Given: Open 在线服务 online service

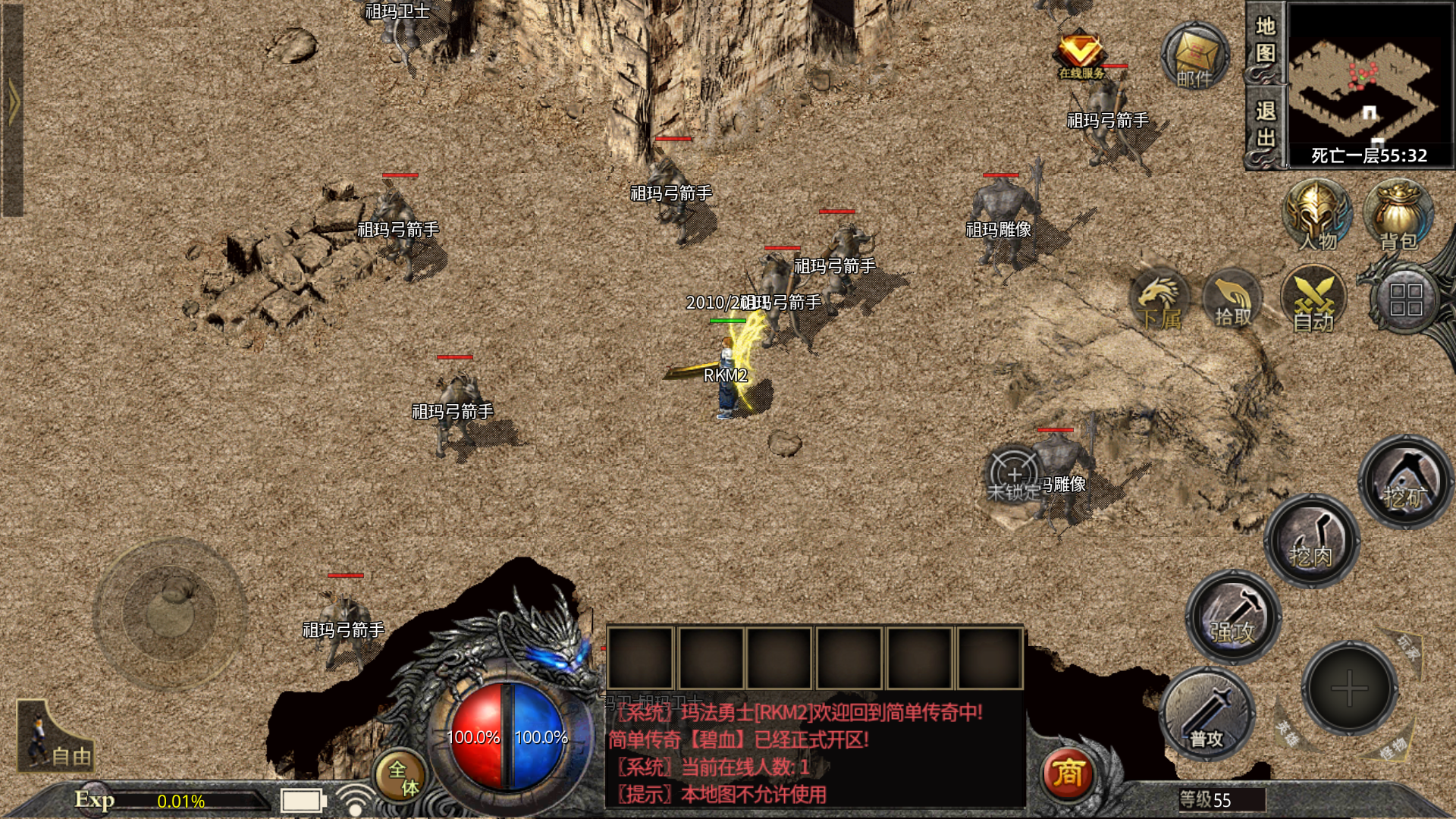Looking at the screenshot, I should [1081, 55].
